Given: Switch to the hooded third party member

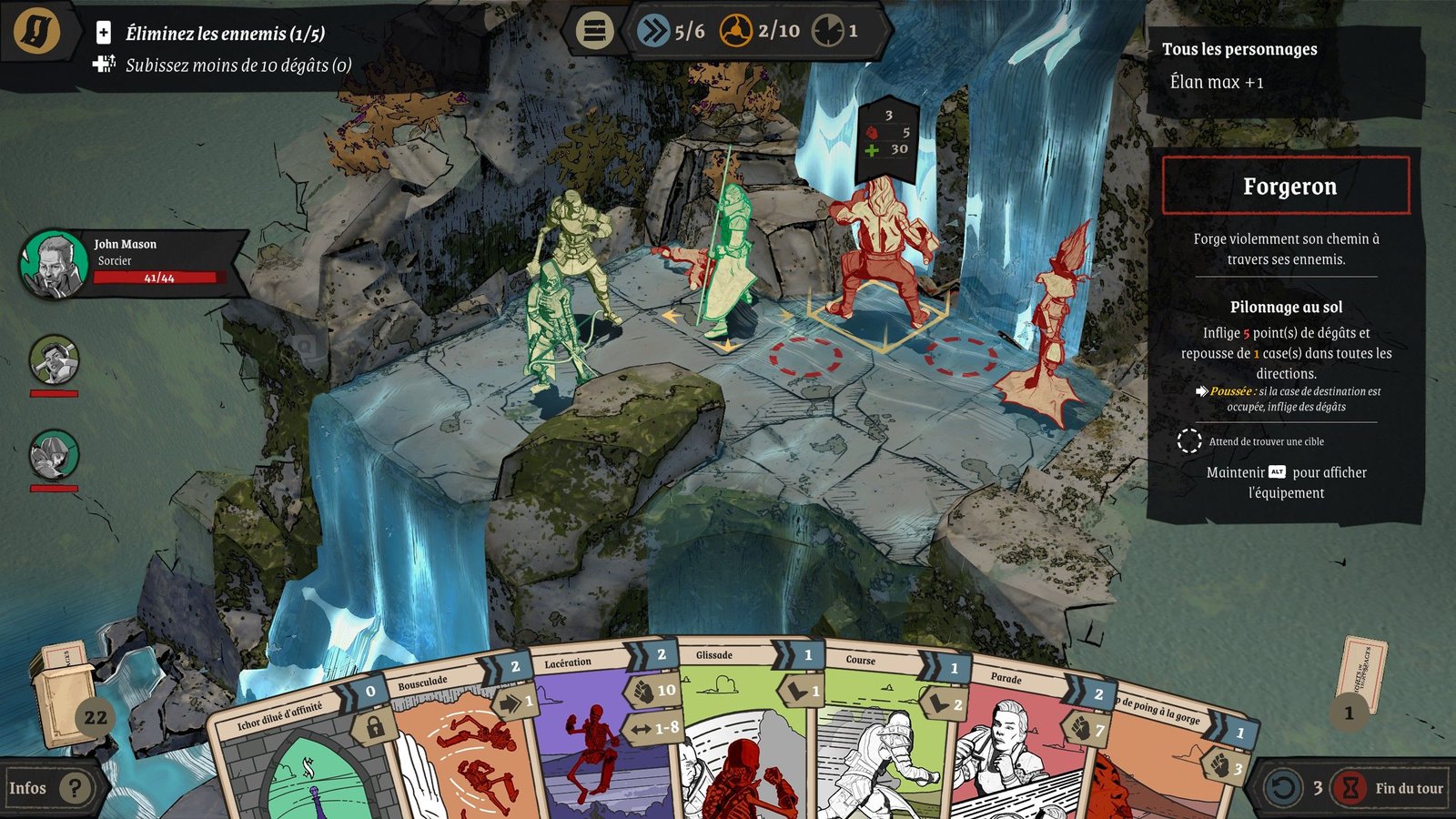Looking at the screenshot, I should [54, 455].
